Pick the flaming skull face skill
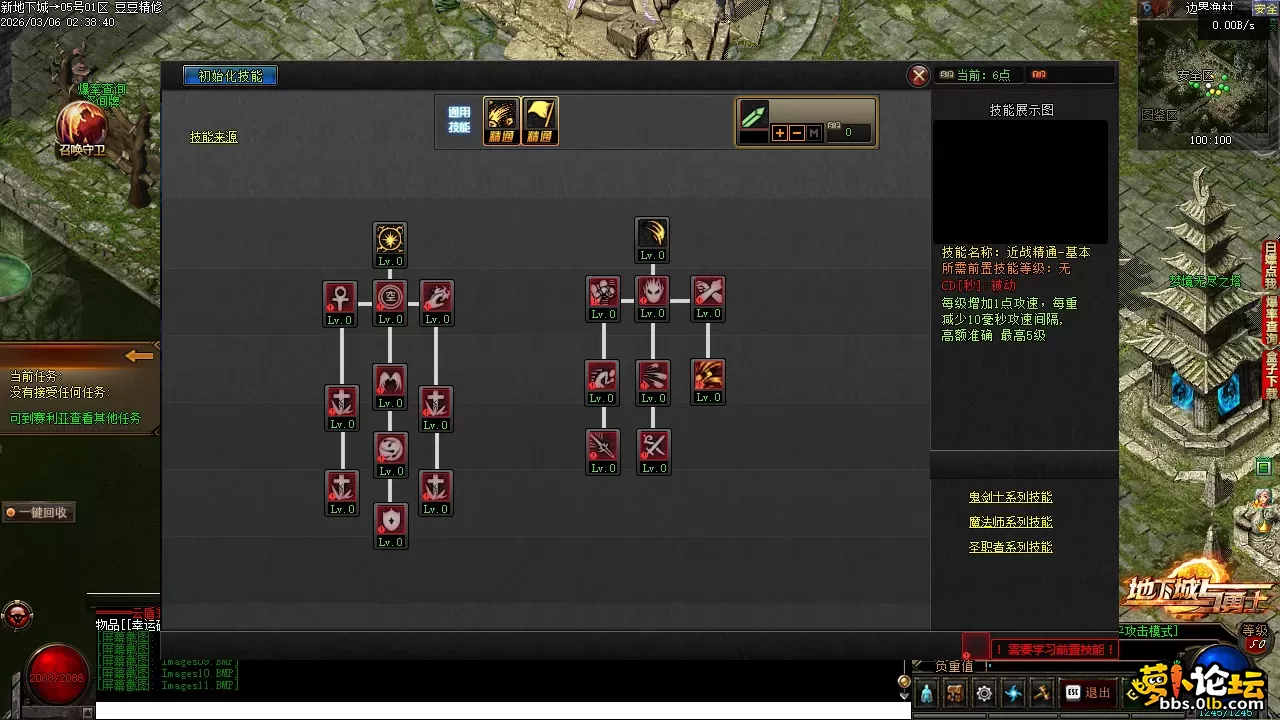1280x720 pixels. 652,292
